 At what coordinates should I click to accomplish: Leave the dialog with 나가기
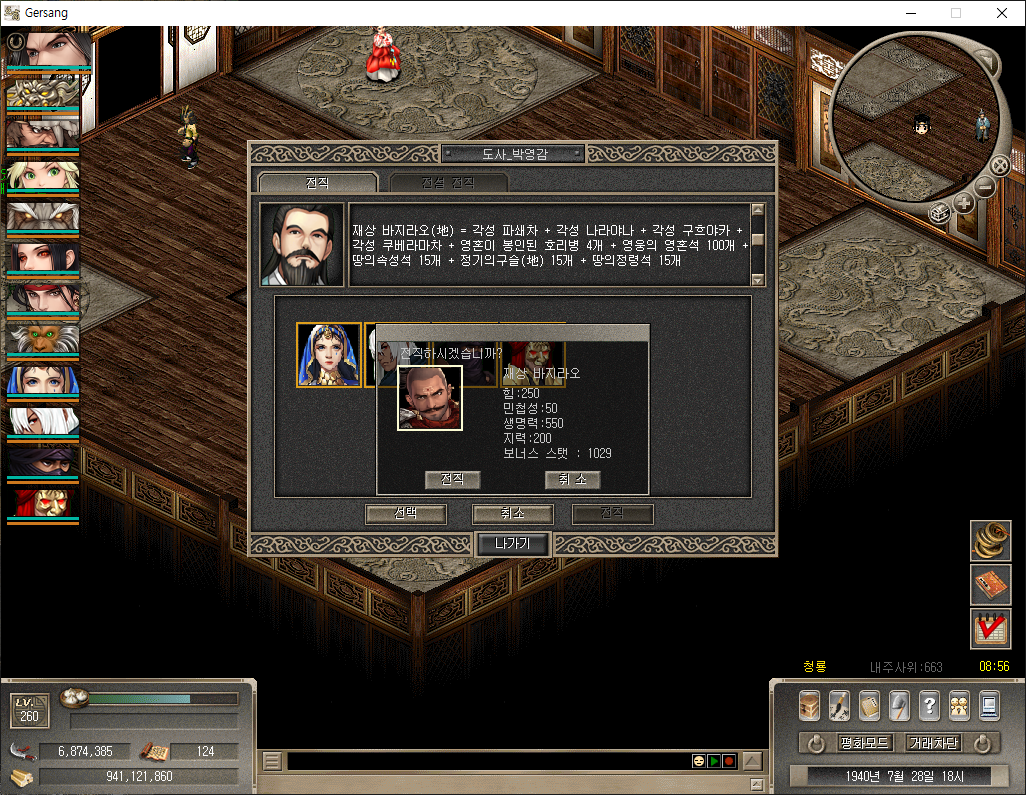coord(512,544)
